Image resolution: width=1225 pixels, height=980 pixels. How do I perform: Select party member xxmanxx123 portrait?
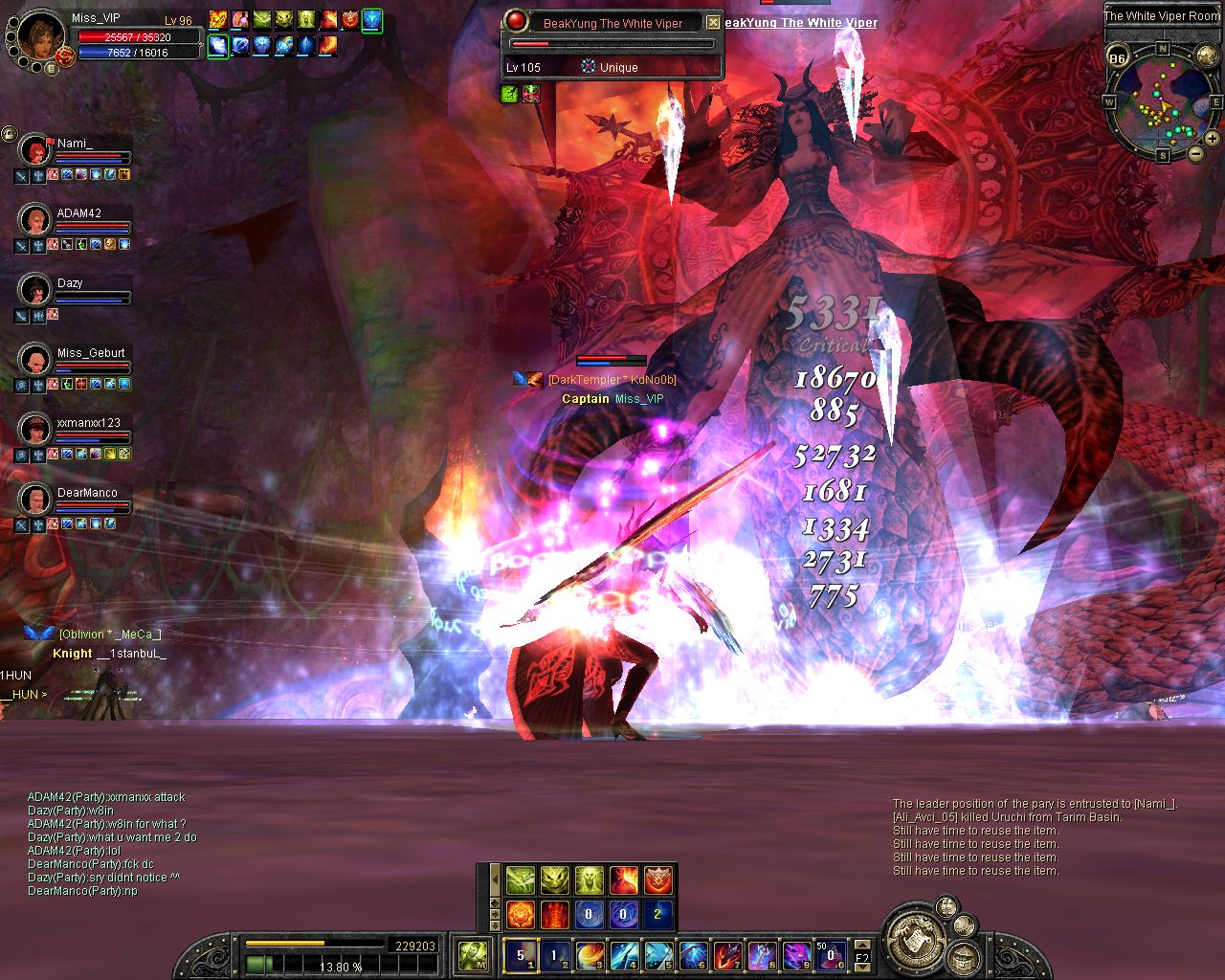pyautogui.click(x=35, y=430)
